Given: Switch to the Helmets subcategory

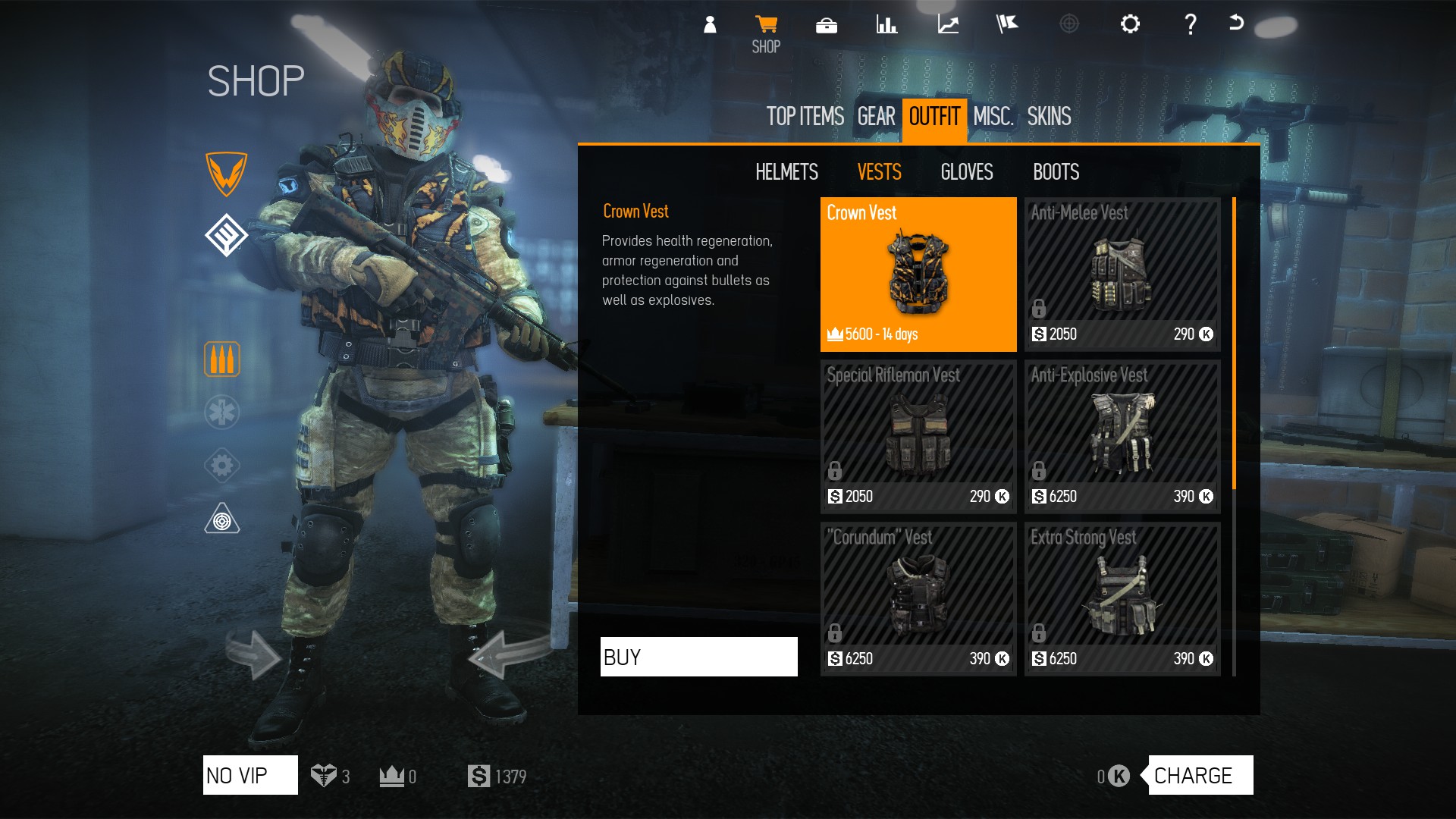Looking at the screenshot, I should (x=786, y=172).
